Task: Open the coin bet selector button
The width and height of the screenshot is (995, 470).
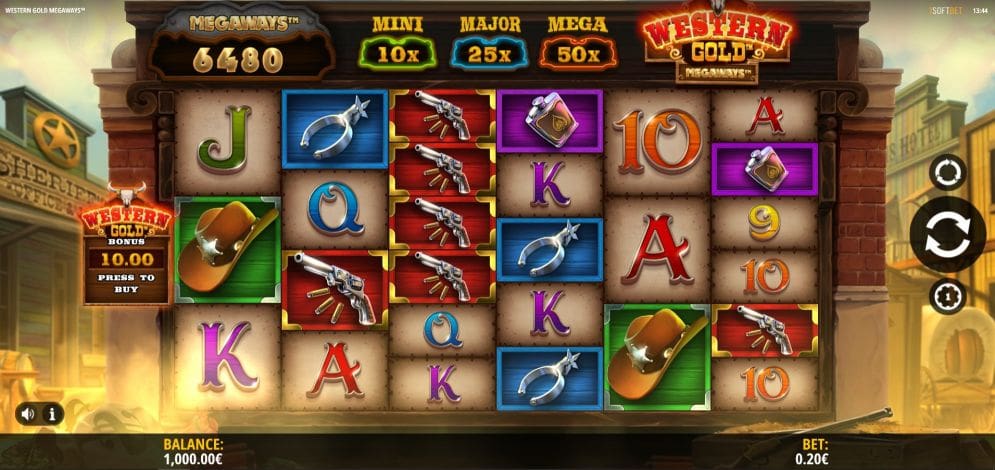Action: [947, 296]
